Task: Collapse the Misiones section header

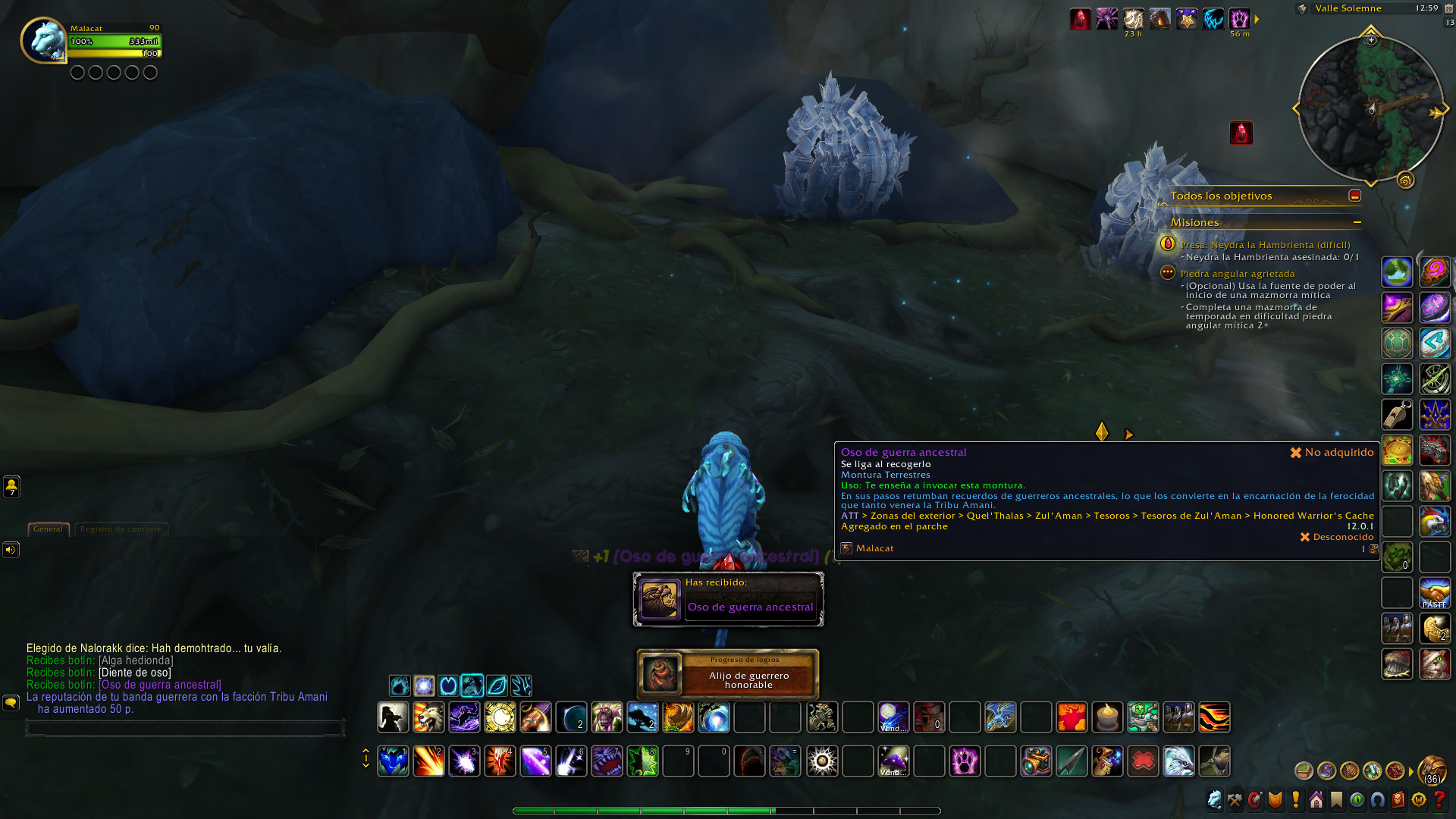Action: coord(1357,222)
